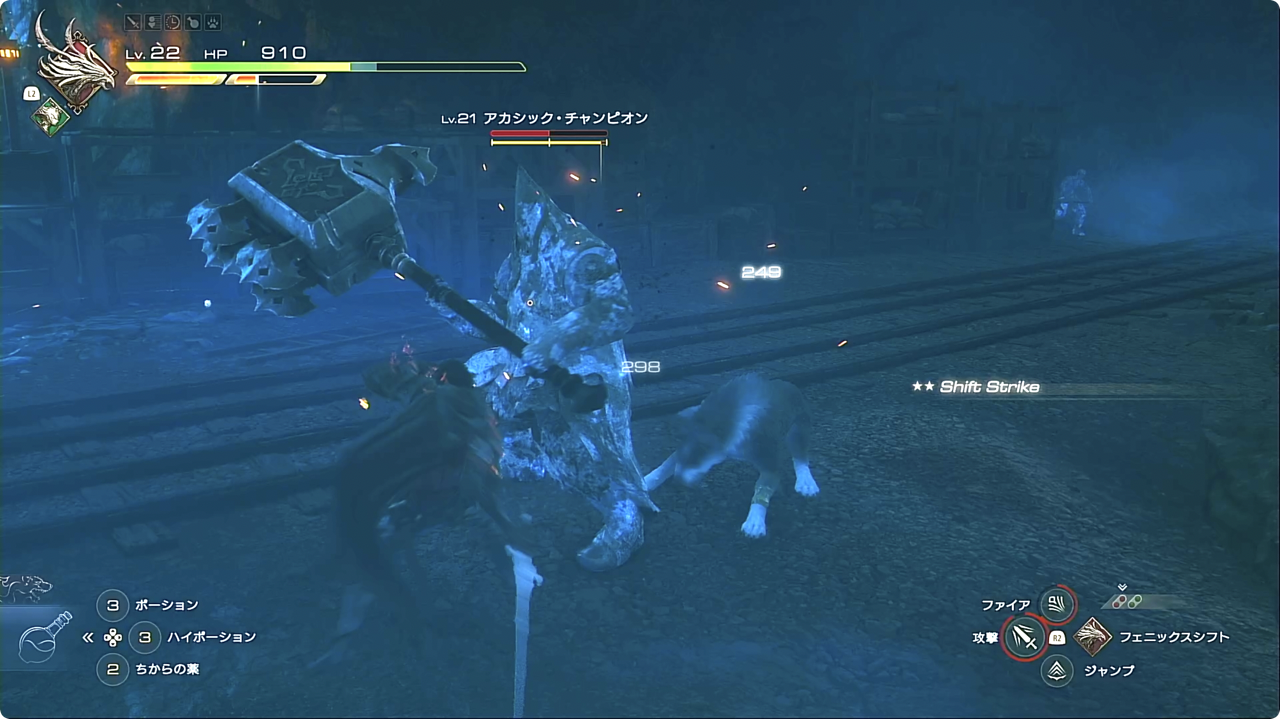The width and height of the screenshot is (1280, 719).
Task: Click the sword accessory status icon
Action: (x=133, y=22)
